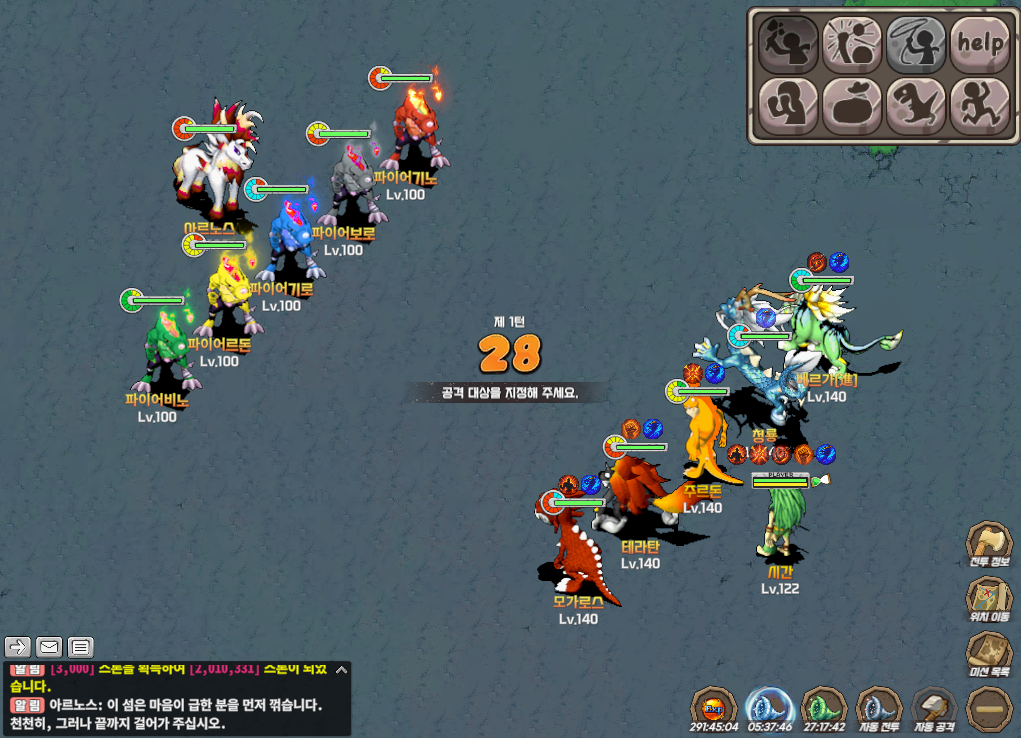Click the glowing blue horn buff icon
Image resolution: width=1021 pixels, height=738 pixels.
pyautogui.click(x=770, y=708)
